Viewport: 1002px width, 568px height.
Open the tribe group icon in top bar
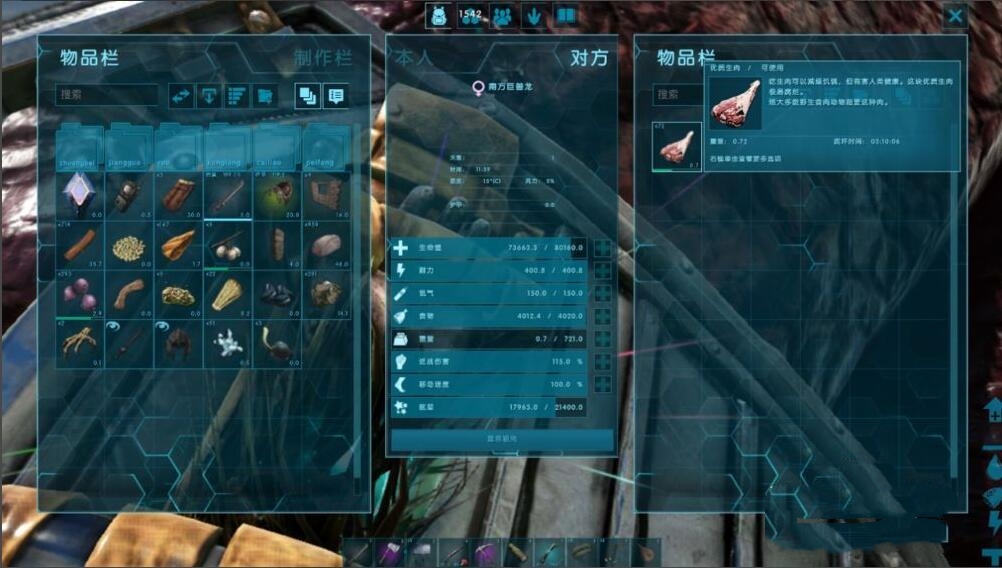point(503,16)
